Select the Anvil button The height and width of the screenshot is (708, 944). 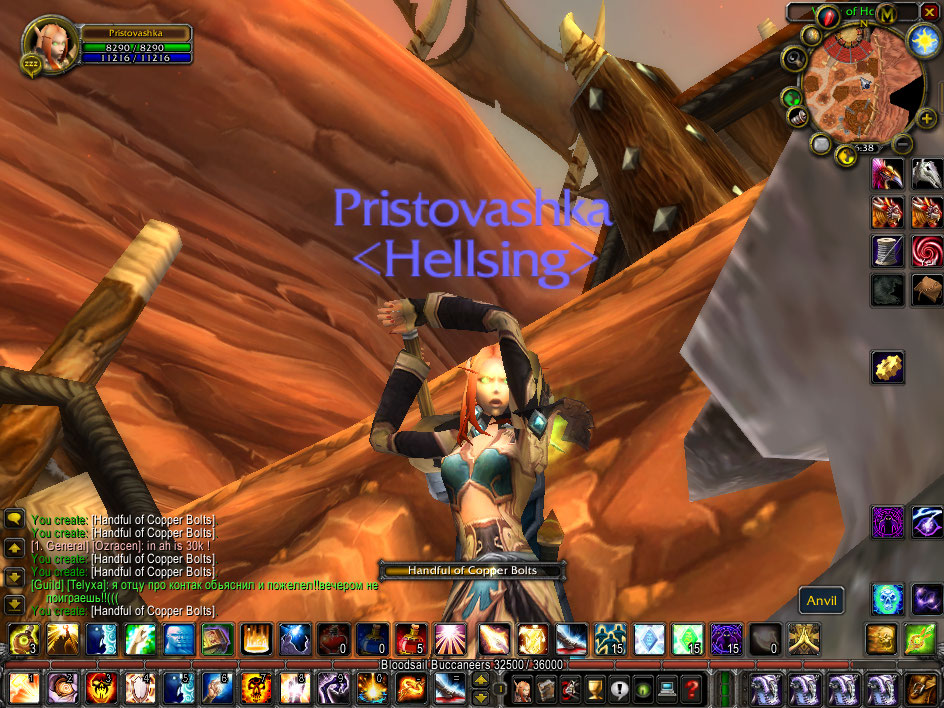click(x=821, y=601)
